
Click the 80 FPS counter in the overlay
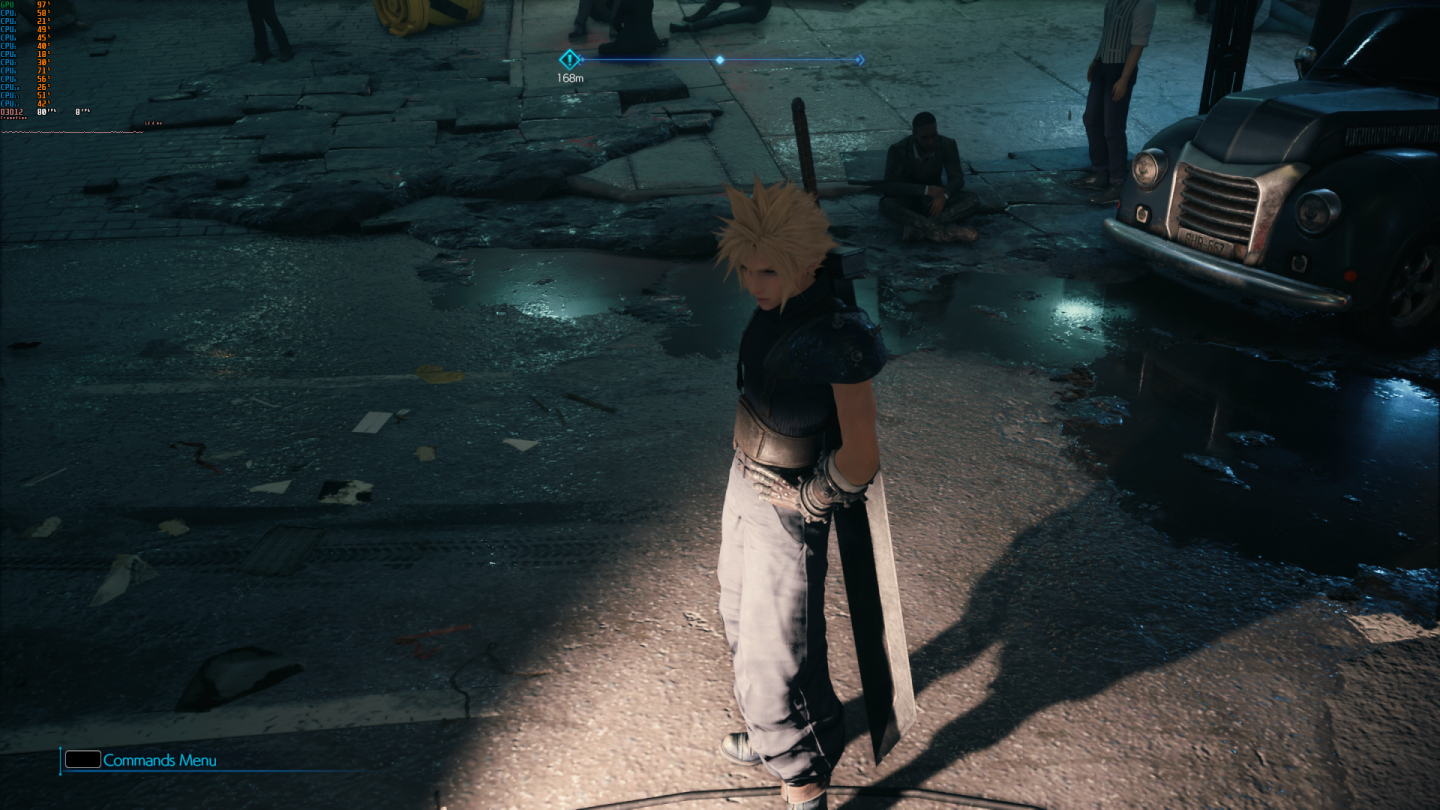pos(42,112)
